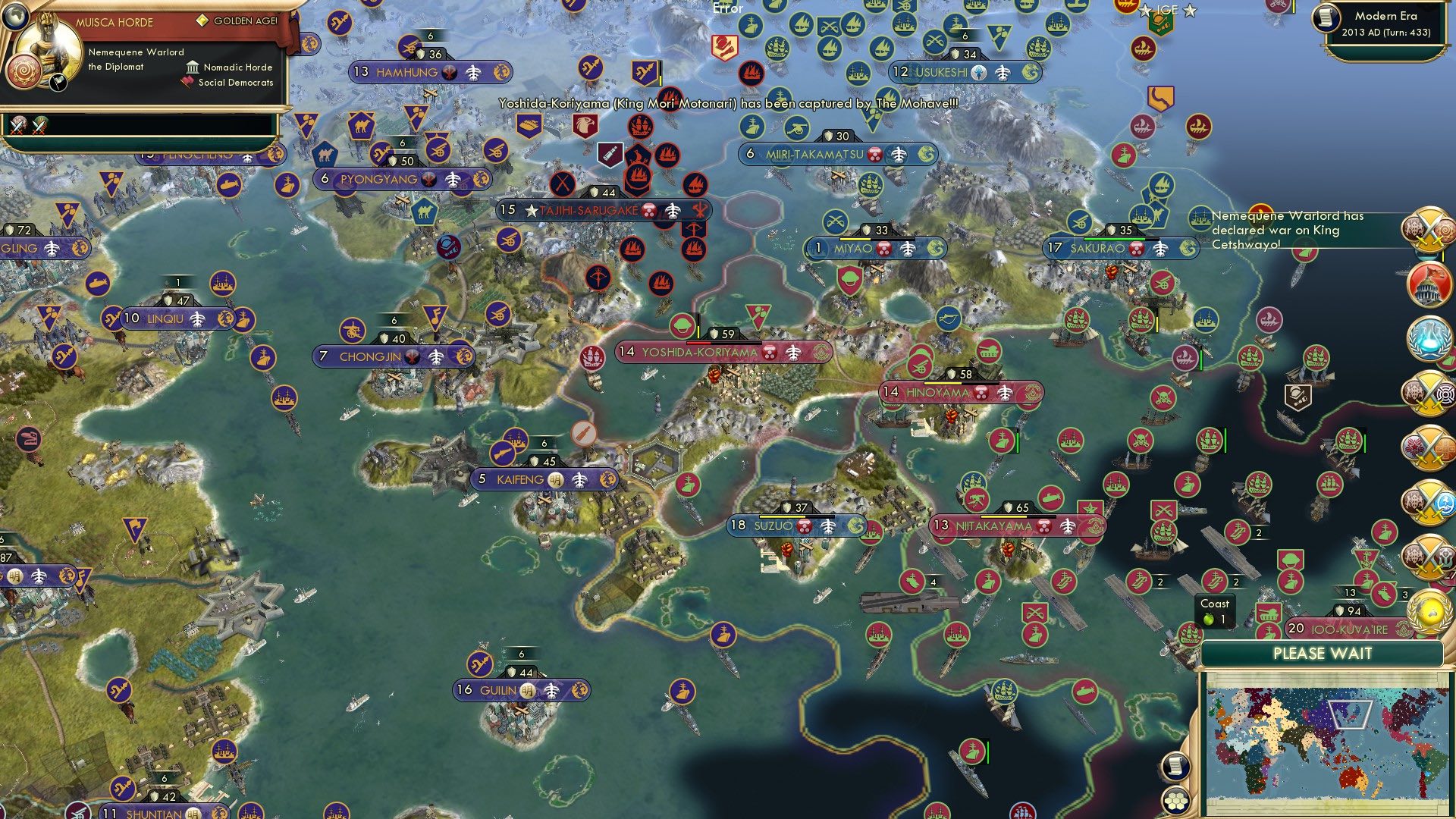1456x819 pixels.
Task: Click the blue World Congress beaker notification
Action: click(1429, 337)
